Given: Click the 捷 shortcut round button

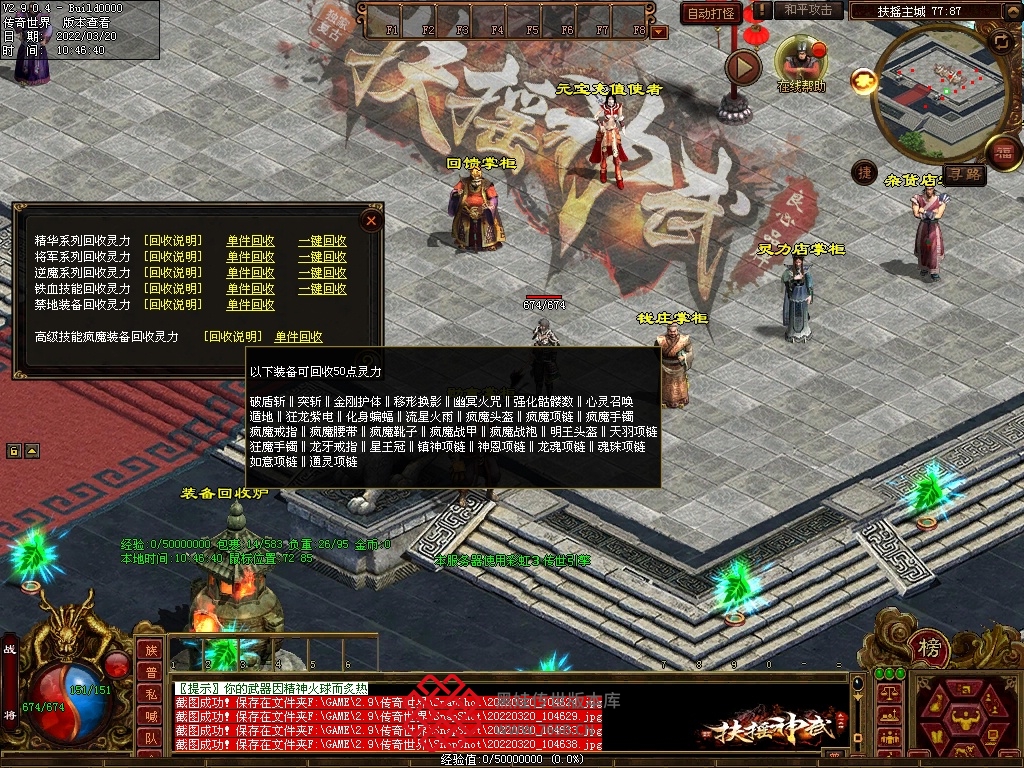Looking at the screenshot, I should coord(865,173).
